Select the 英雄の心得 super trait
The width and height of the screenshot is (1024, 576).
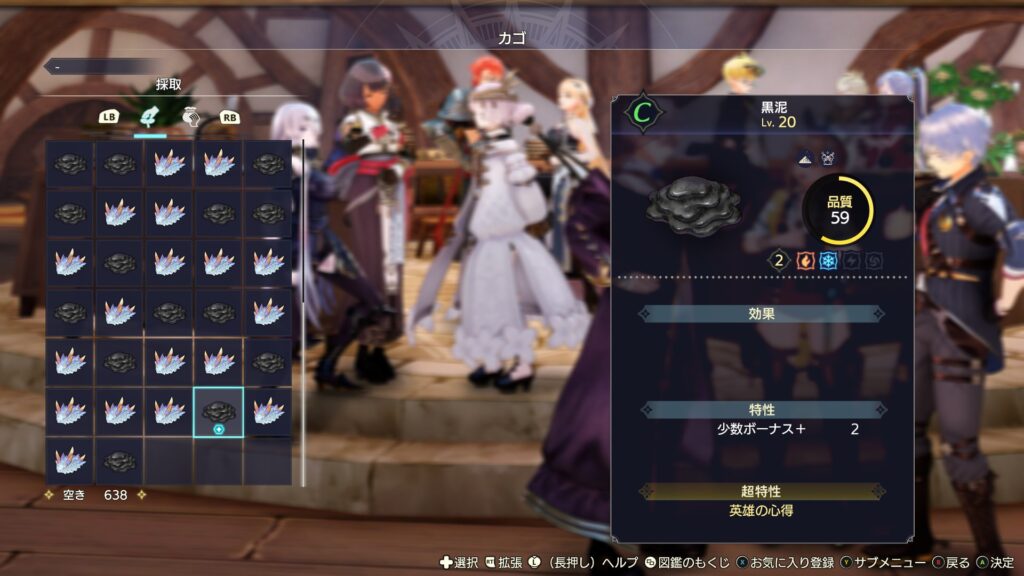click(762, 511)
